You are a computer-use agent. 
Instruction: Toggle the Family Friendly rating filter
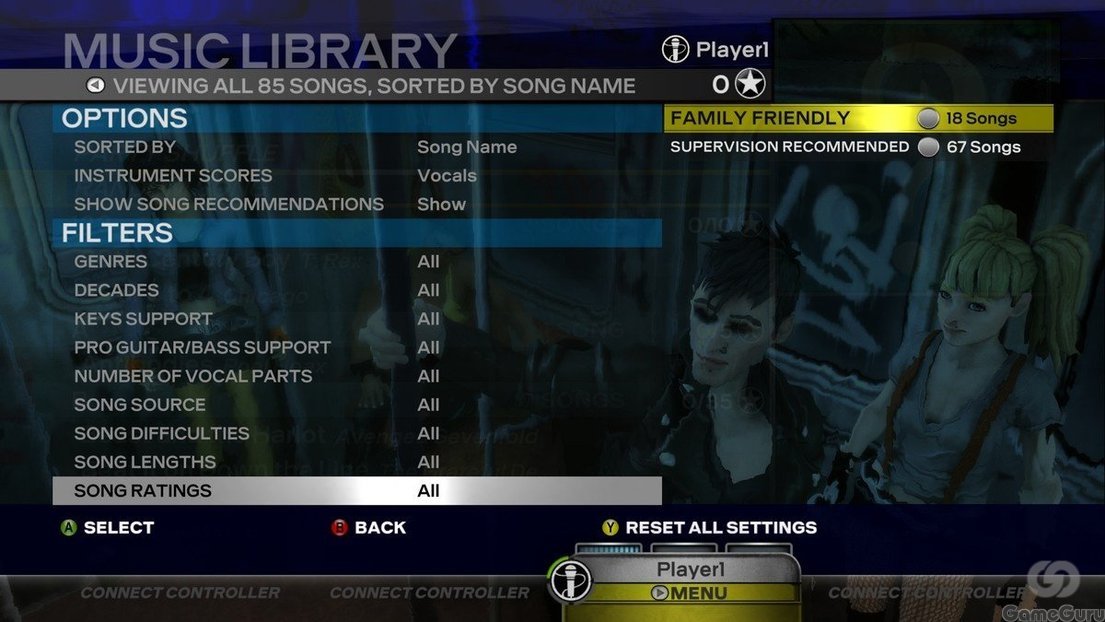pyautogui.click(x=857, y=118)
